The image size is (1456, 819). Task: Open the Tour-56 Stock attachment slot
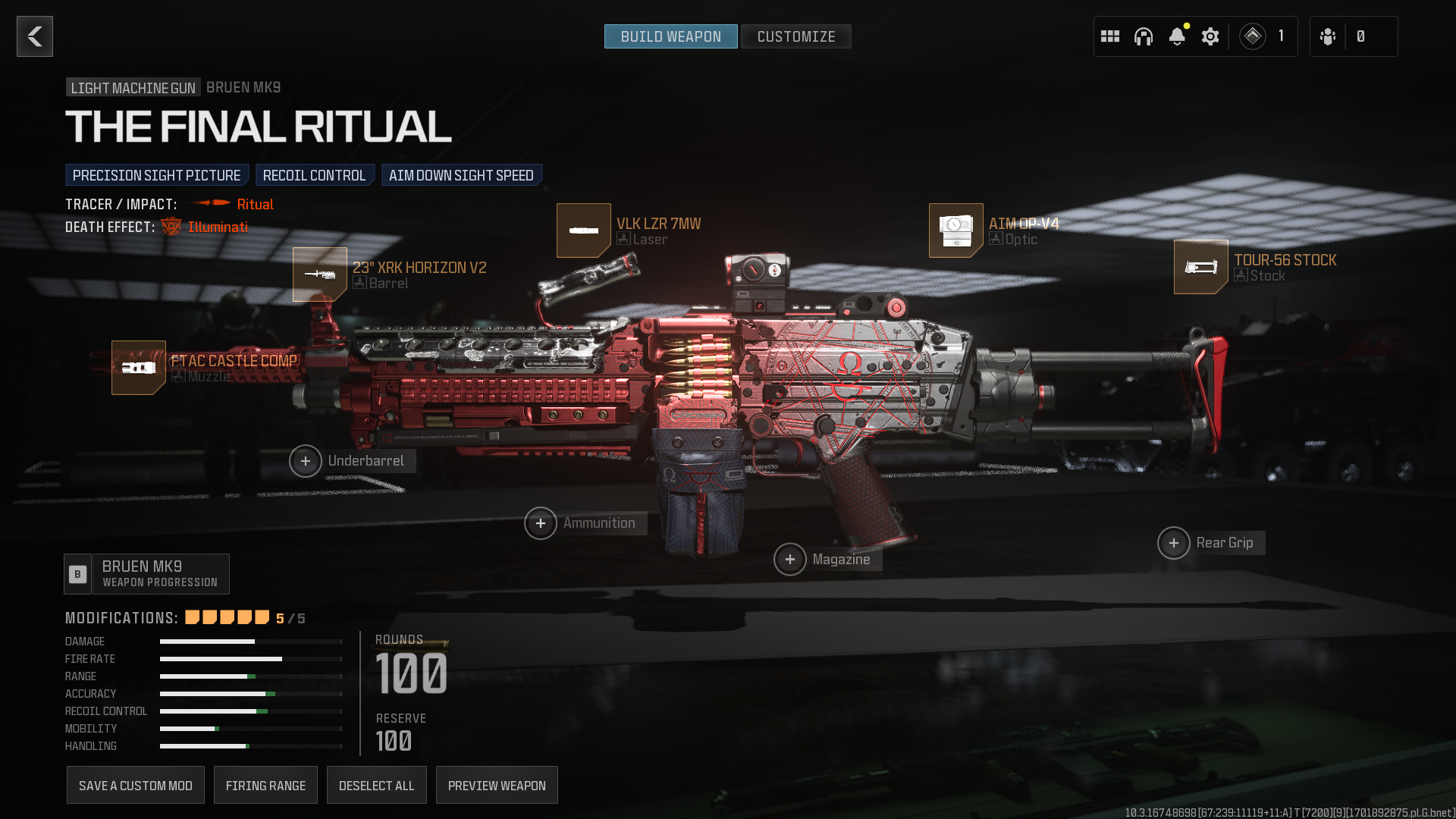coord(1201,267)
